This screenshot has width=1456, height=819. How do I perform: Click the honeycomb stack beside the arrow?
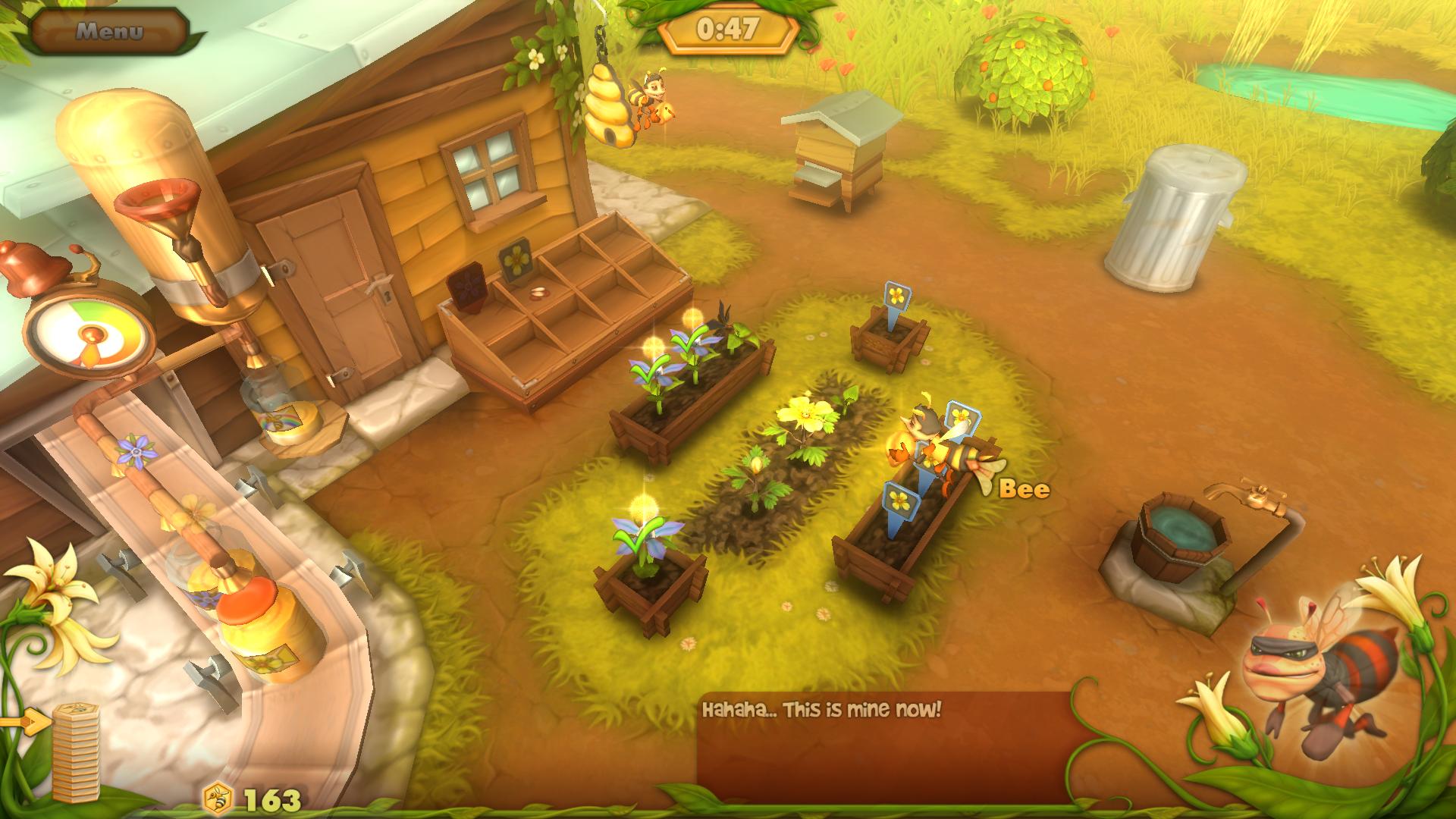click(76, 751)
